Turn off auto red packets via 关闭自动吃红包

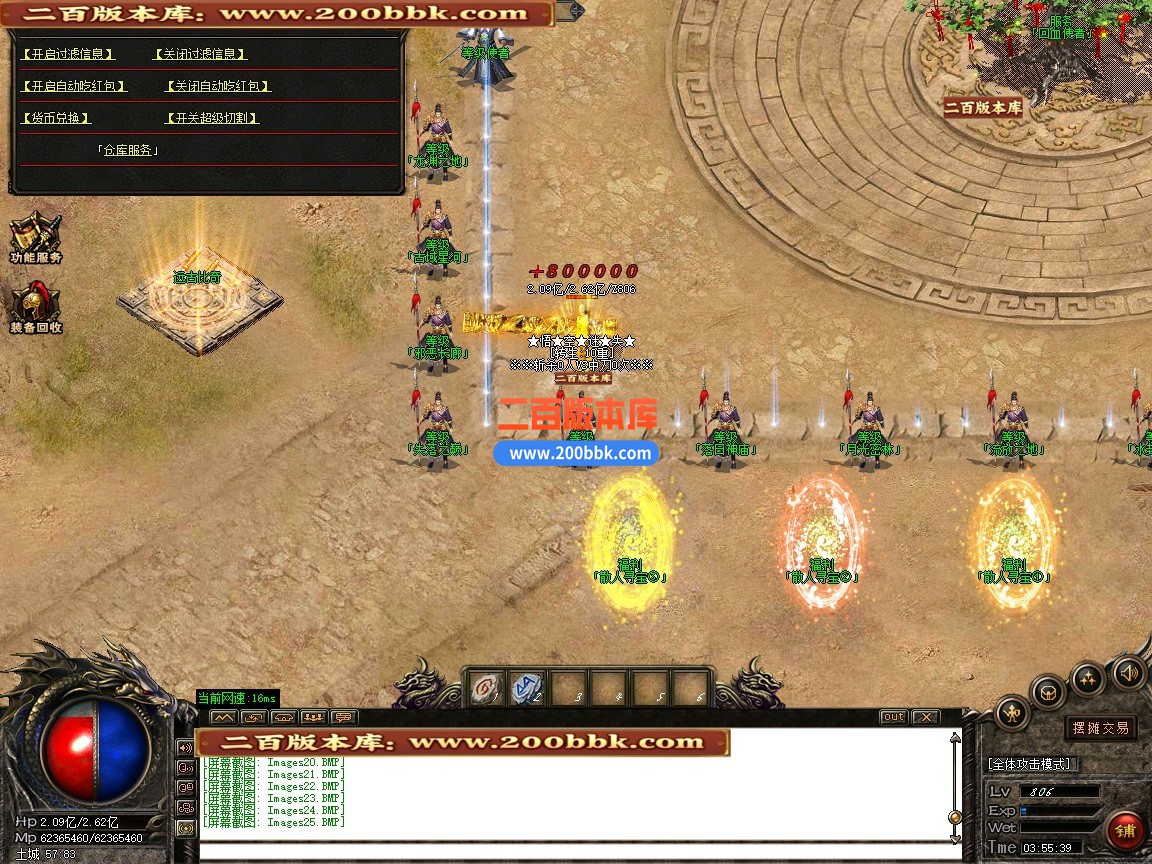(x=218, y=86)
